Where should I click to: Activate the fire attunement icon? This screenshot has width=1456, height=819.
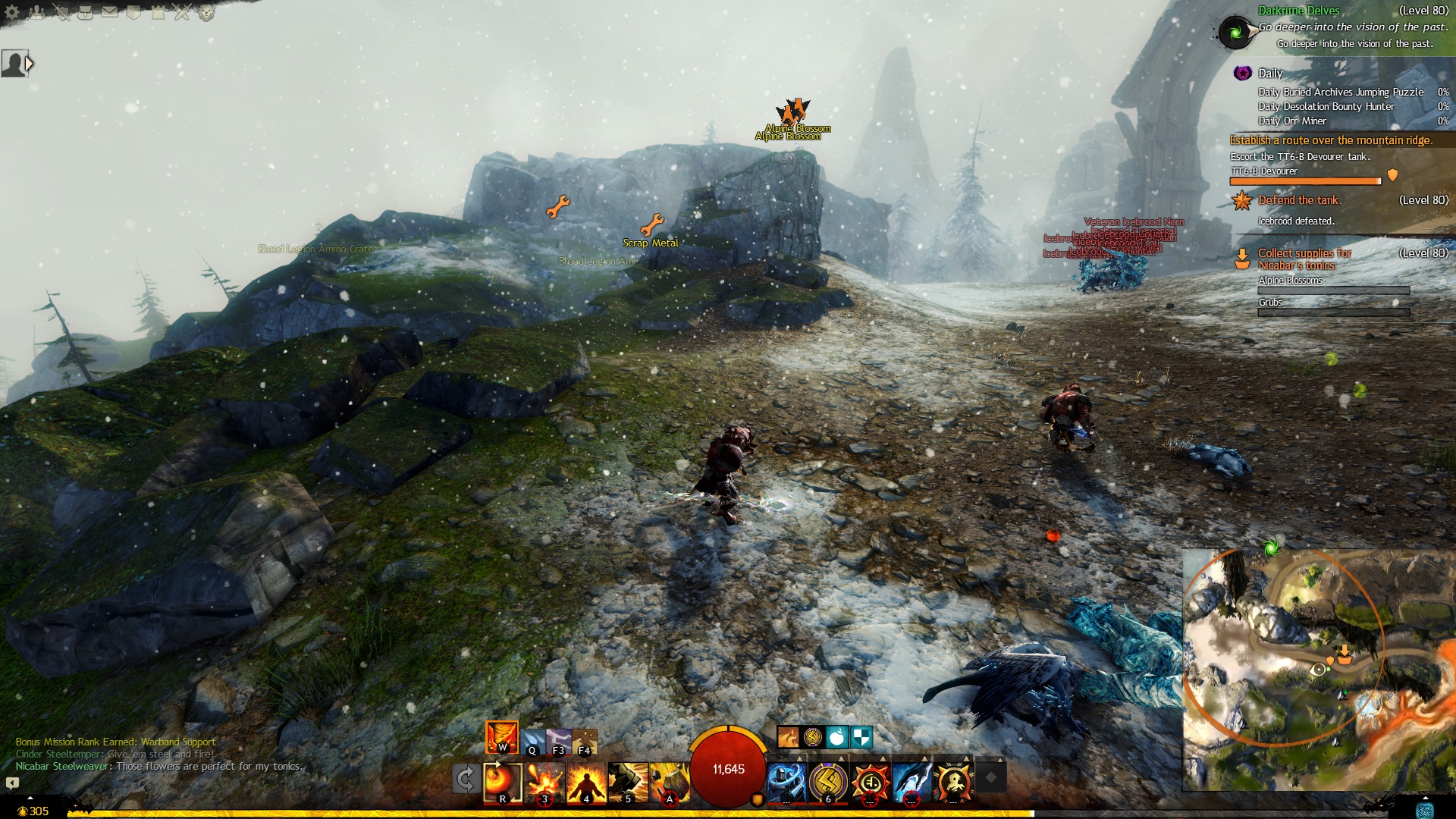tap(501, 737)
